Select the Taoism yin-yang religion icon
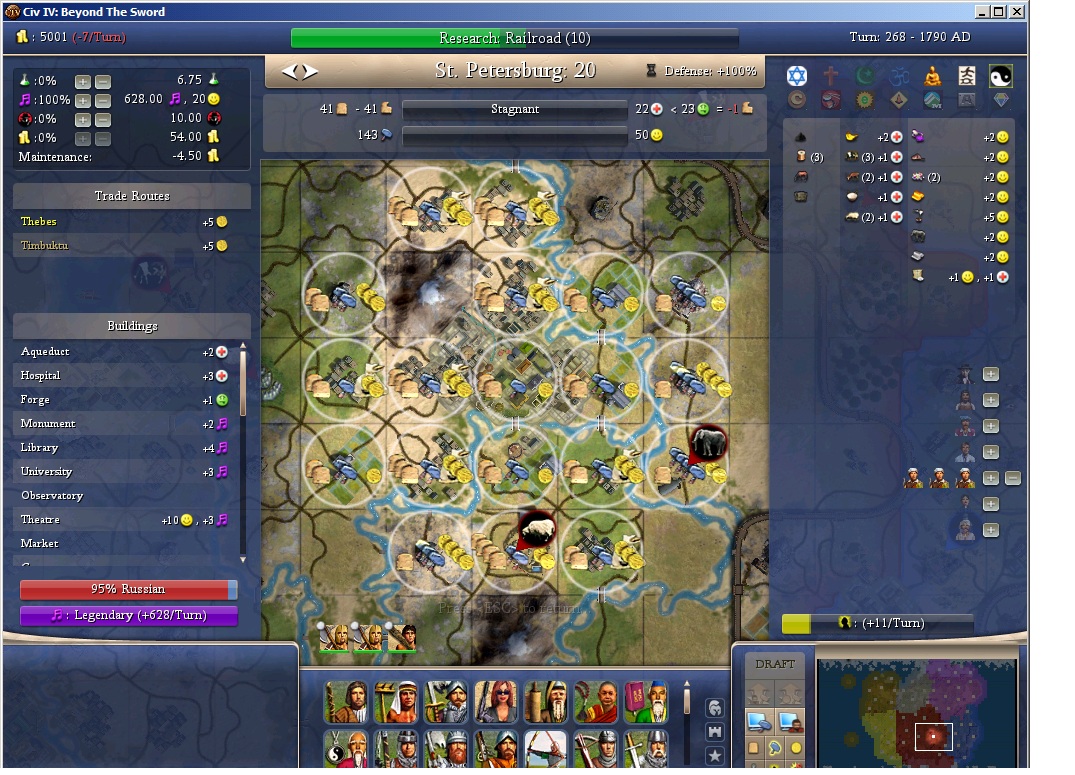Screen dimensions: 1075x775 pos(1000,76)
